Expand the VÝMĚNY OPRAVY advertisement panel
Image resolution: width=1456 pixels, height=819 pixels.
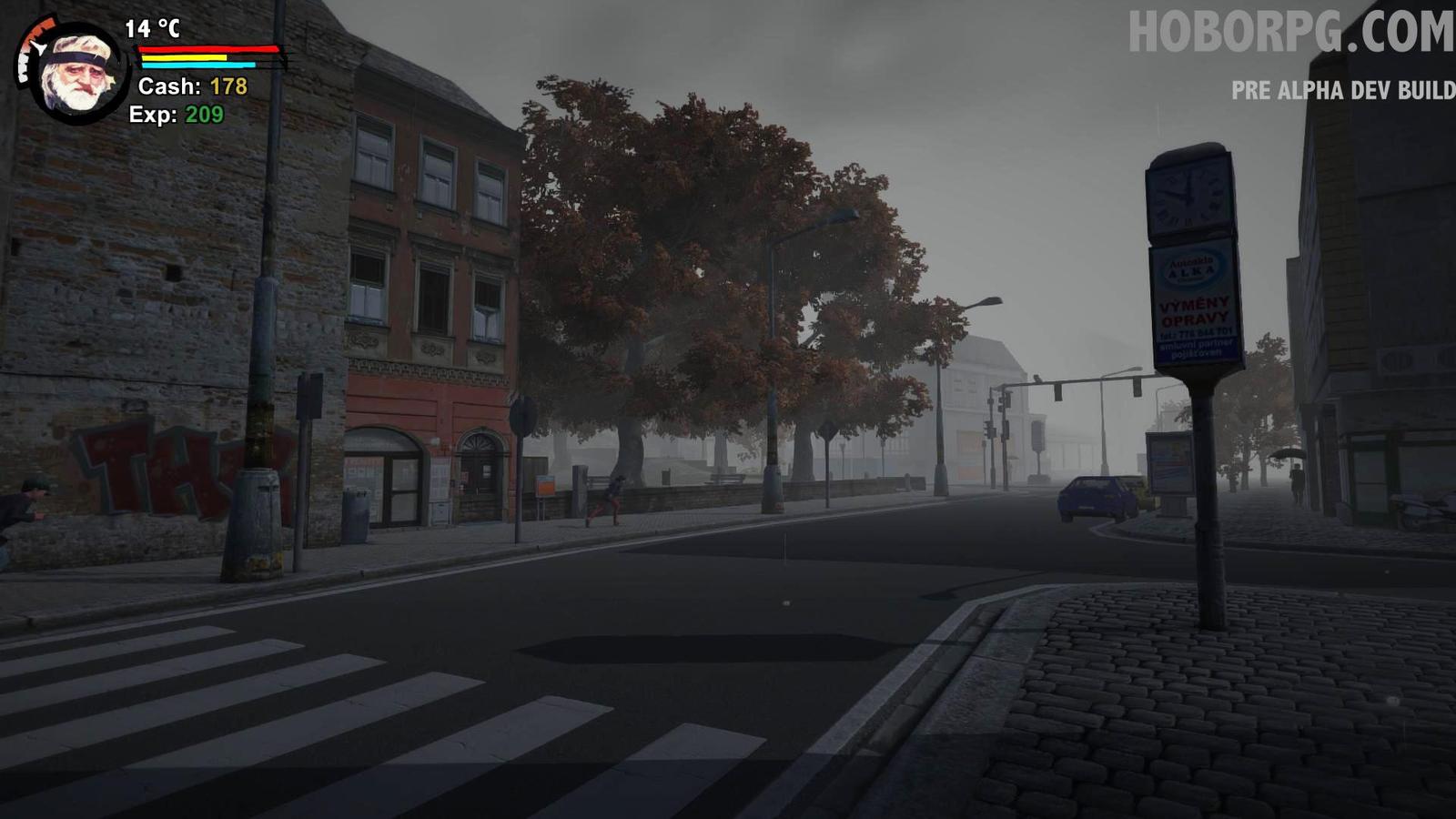(1195, 309)
